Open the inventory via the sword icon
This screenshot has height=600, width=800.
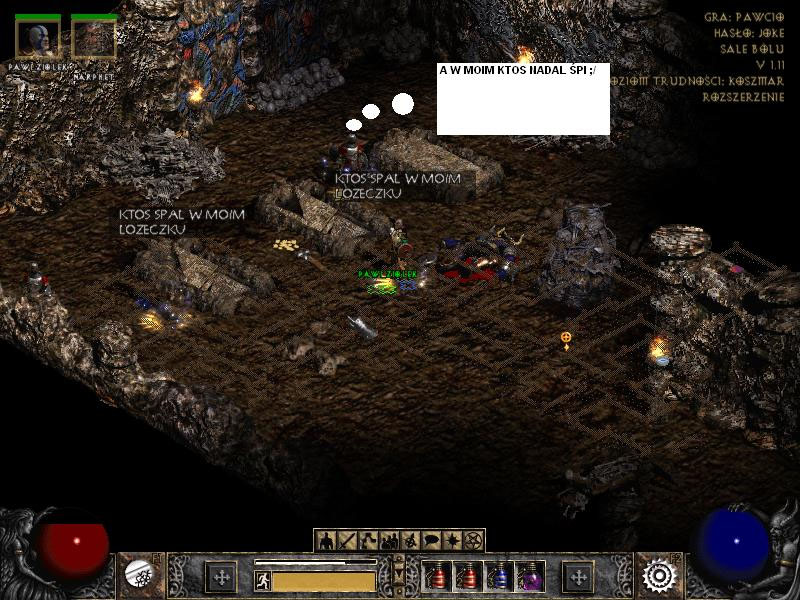[348, 541]
